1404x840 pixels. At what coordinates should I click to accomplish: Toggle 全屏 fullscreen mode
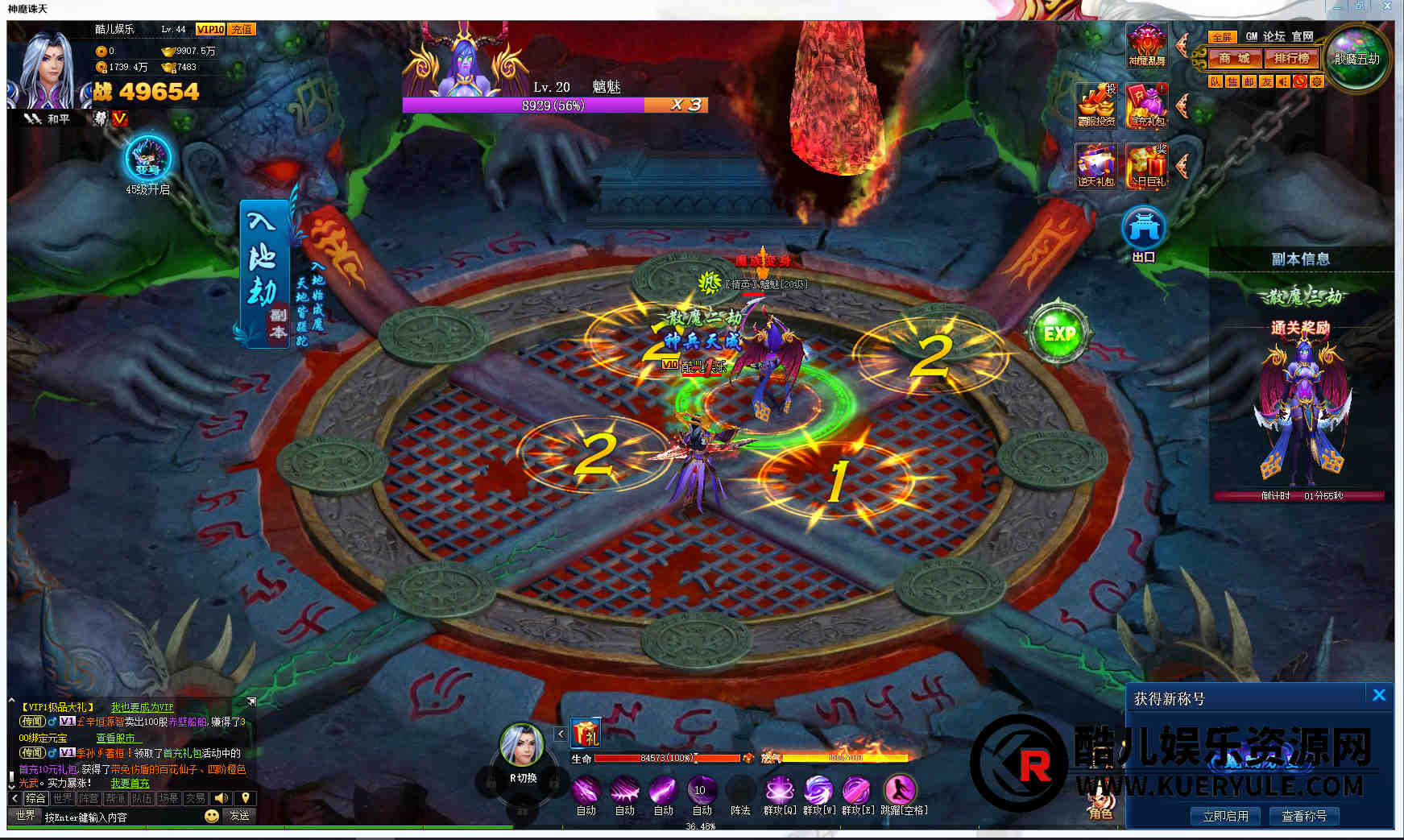(1222, 37)
